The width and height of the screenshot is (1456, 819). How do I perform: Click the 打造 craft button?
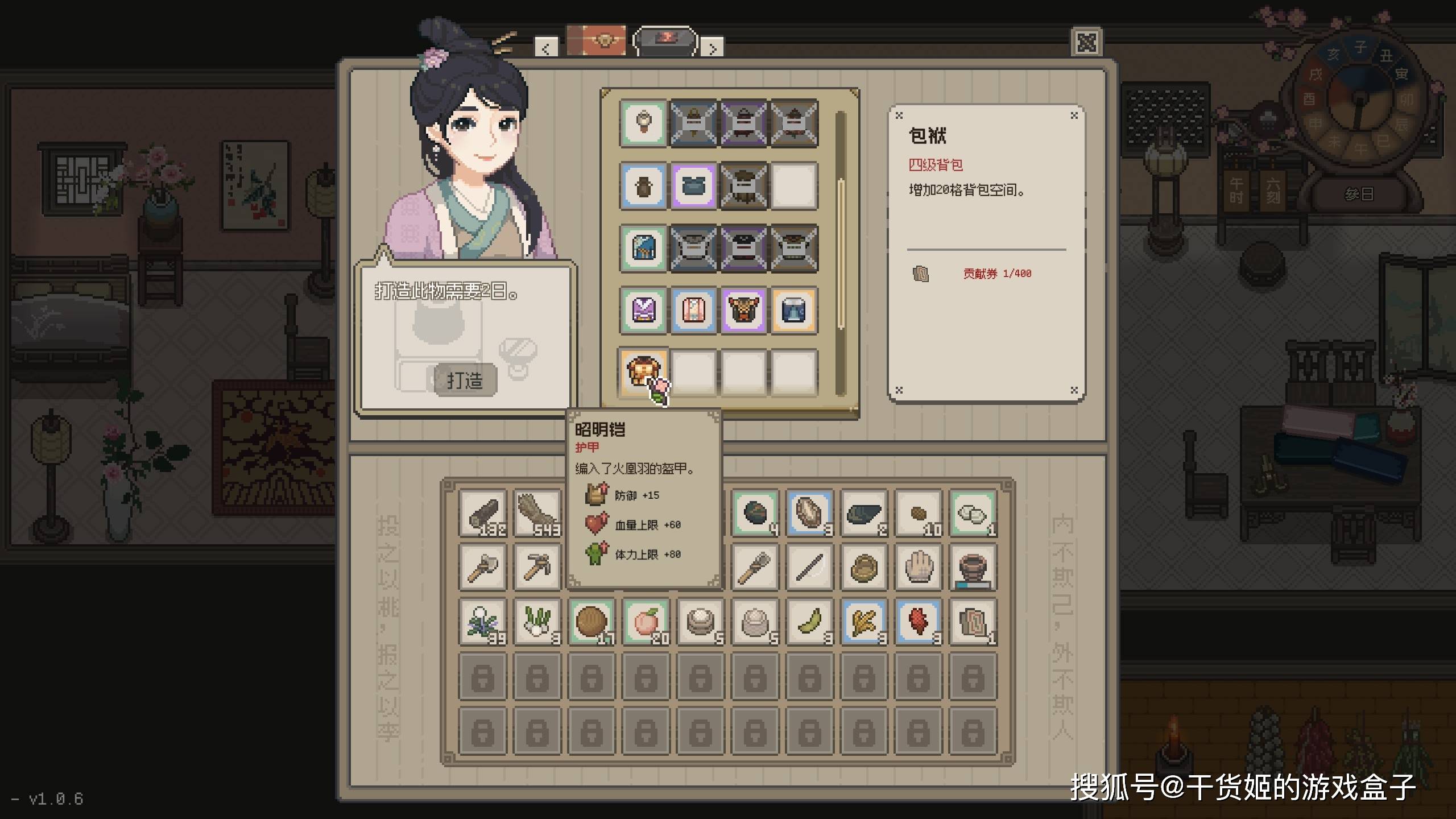pos(465,380)
